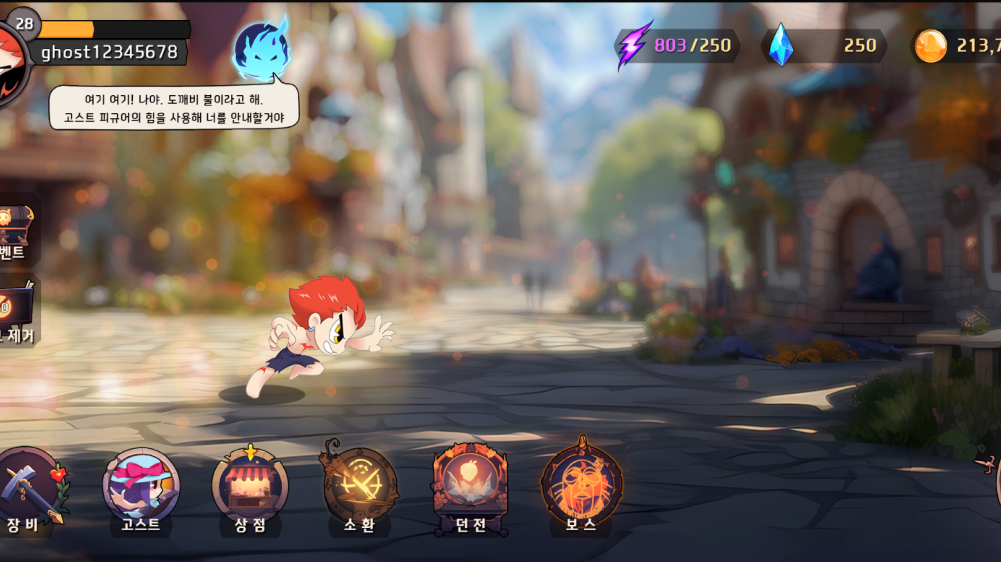Enter the 던전 dungeon menu
Viewport: 1001px width, 562px height.
click(x=470, y=487)
